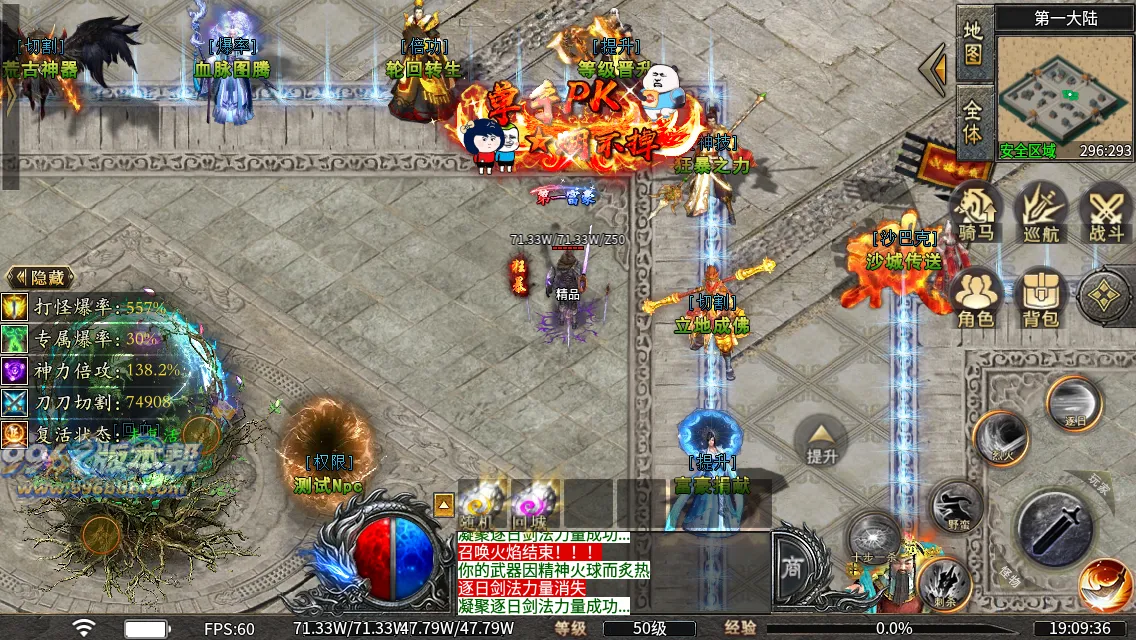
Task: Tap the 提升 upgrade arrow button
Action: pyautogui.click(x=822, y=440)
